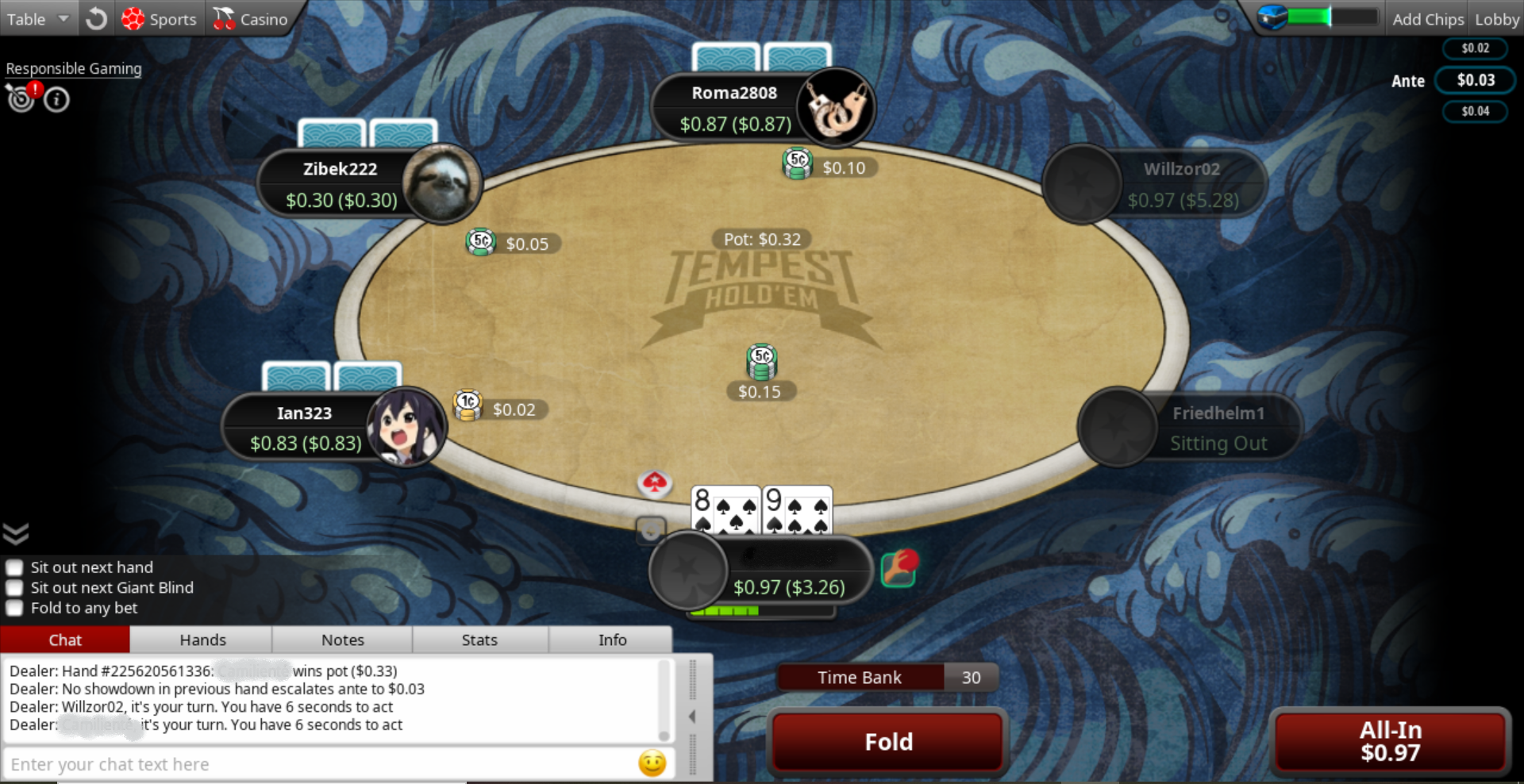
Task: Enable Sit out next Giant Blind
Action: click(x=14, y=588)
